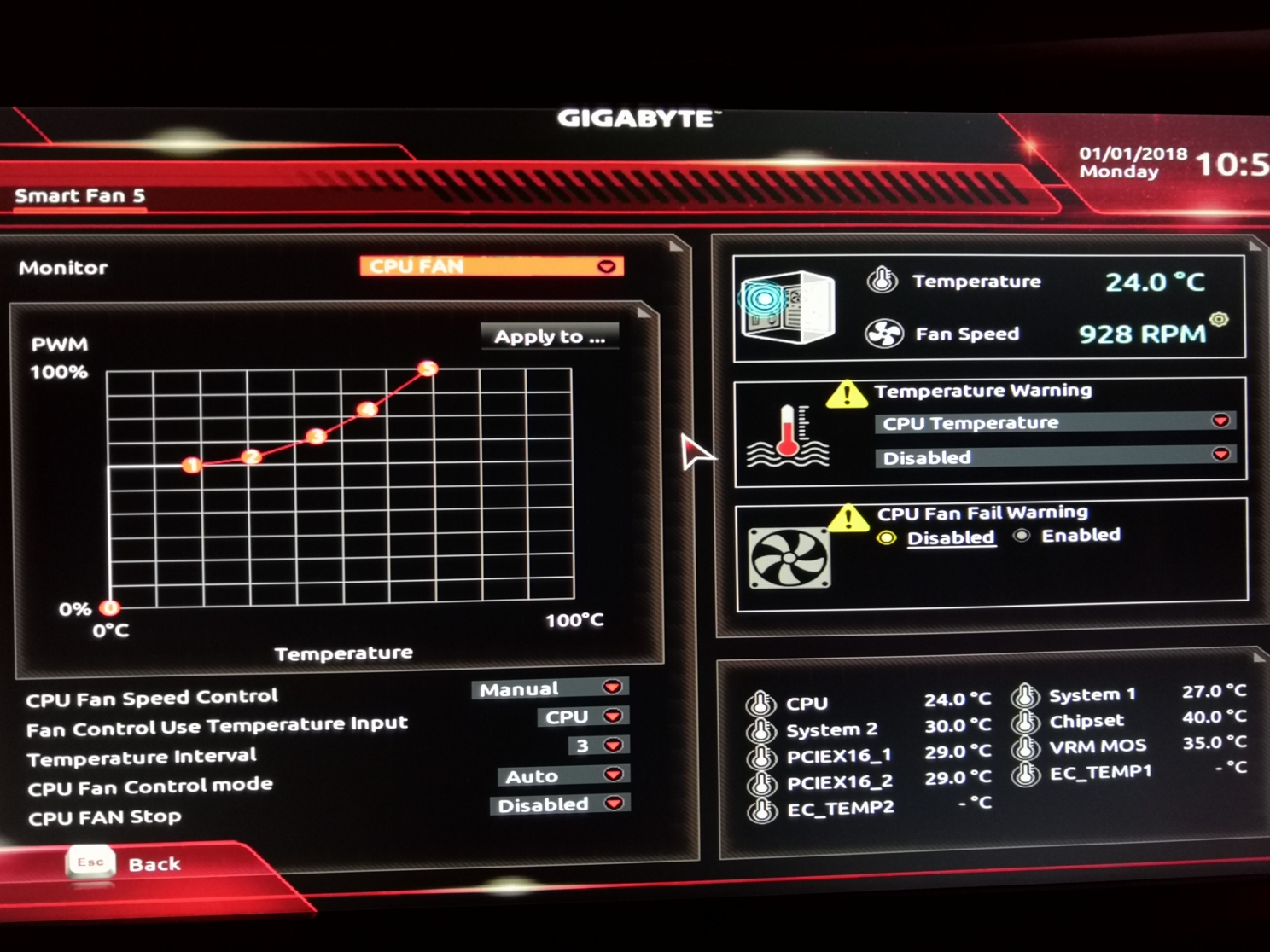Viewport: 1270px width, 952px height.
Task: Select fan curve point 2
Action: point(251,456)
